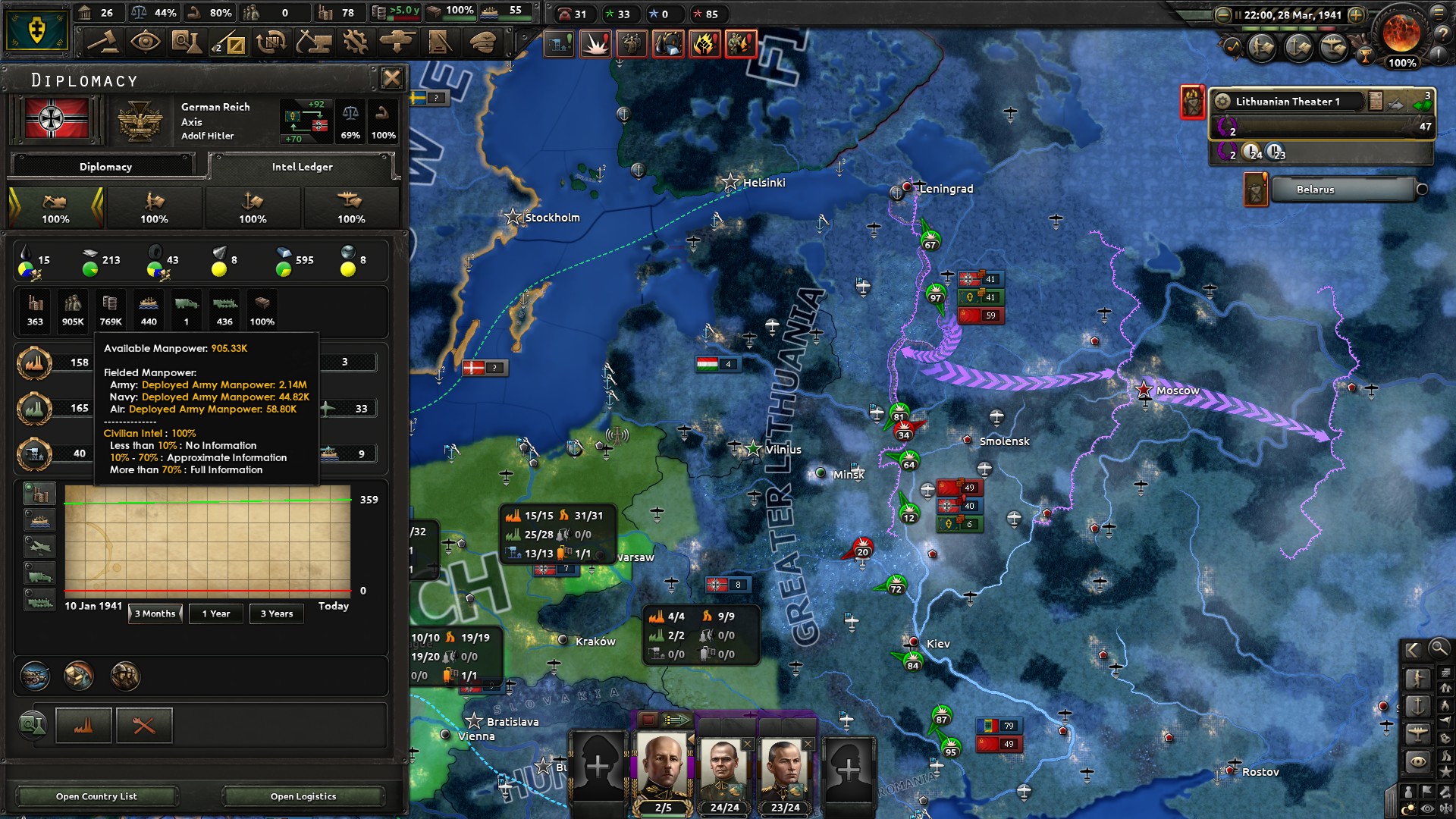Open Lithuanian Theater 1 settings gear
1456x819 pixels.
coord(1222,101)
